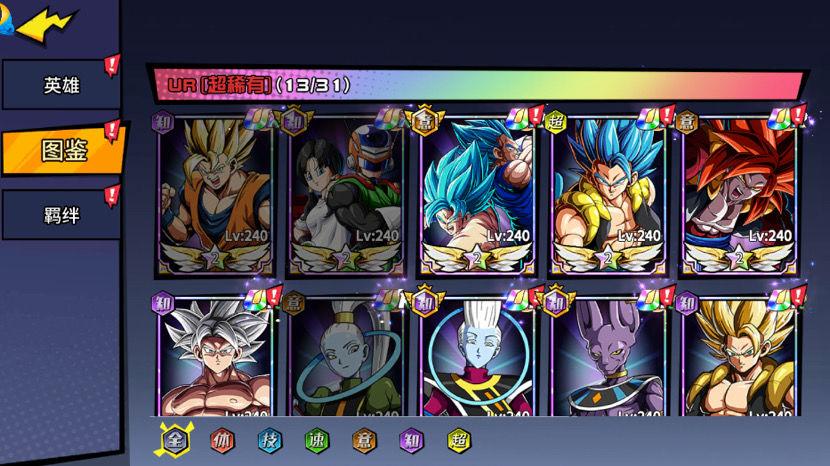The width and height of the screenshot is (830, 466).
Task: Filter heroes by green 速 type
Action: pos(316,440)
